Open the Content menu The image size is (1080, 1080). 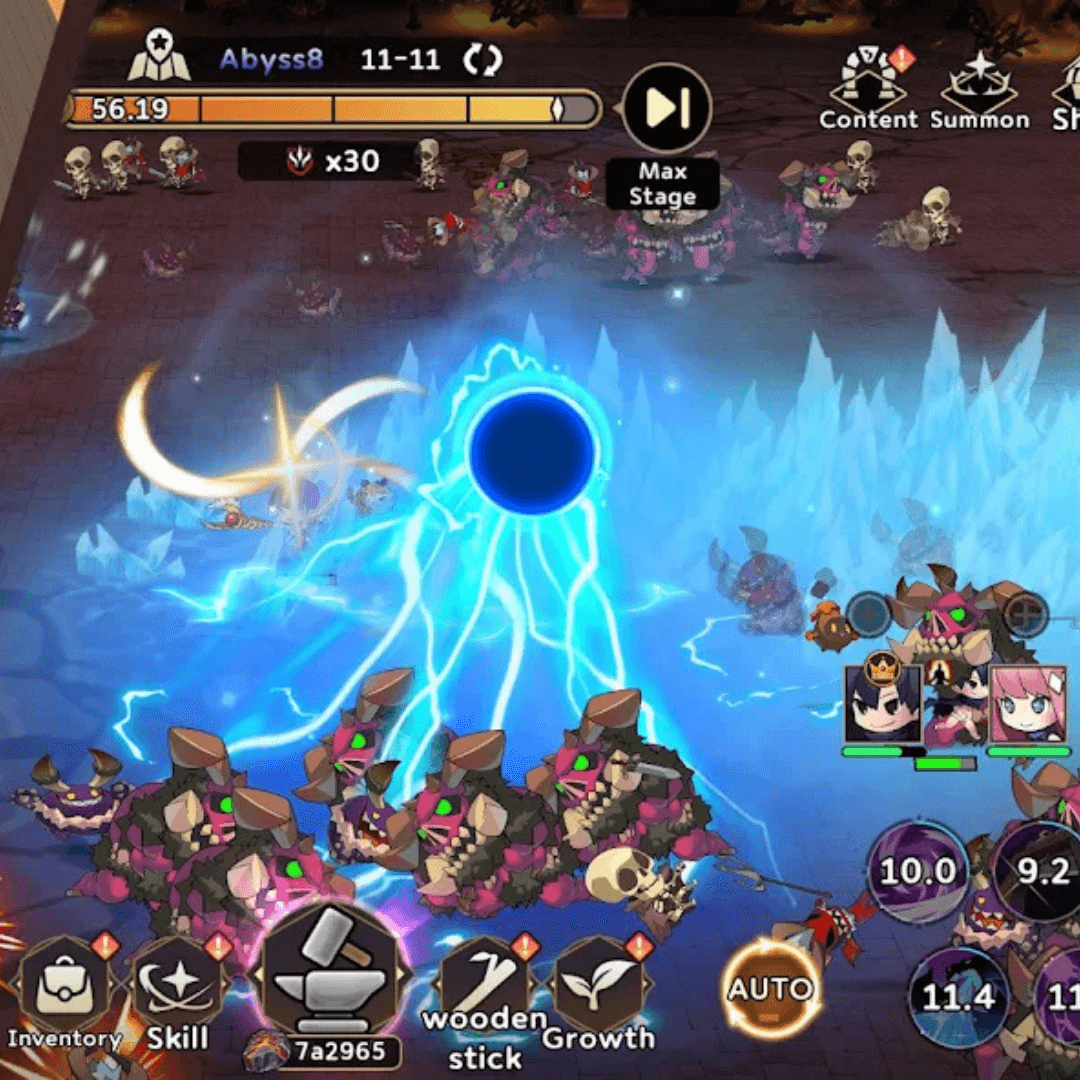(x=868, y=85)
